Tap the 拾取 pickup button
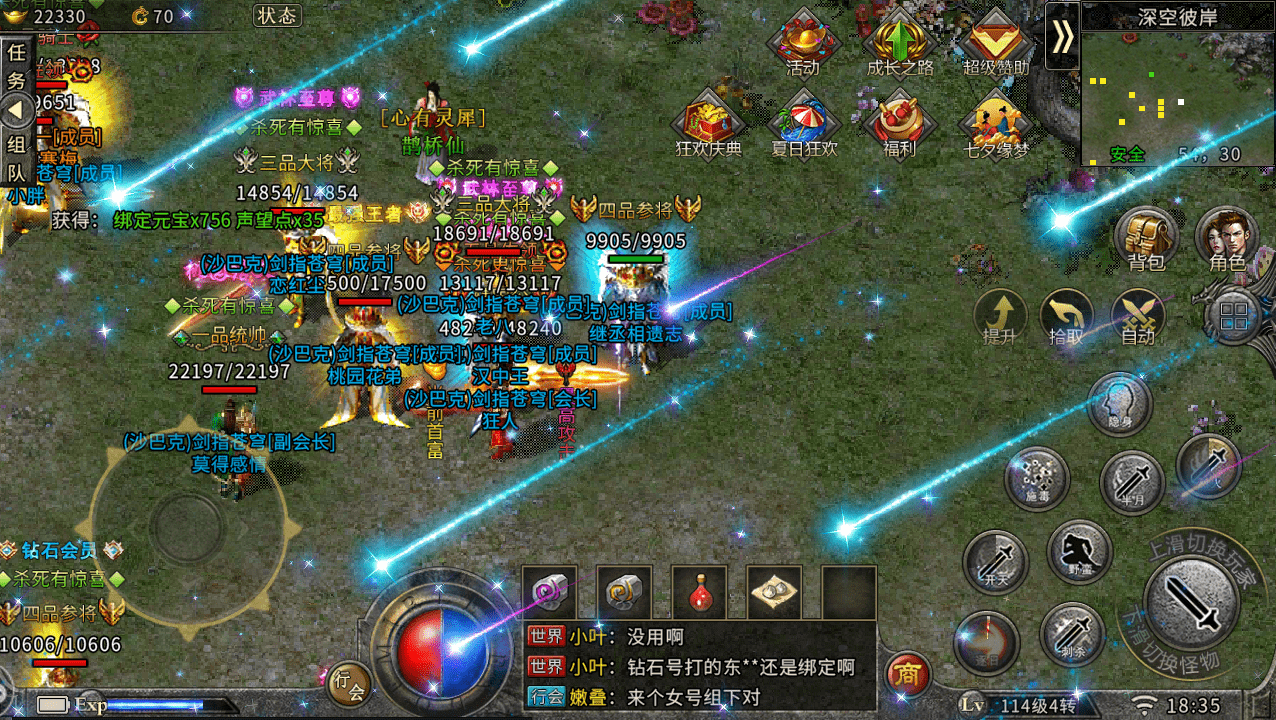1276x720 pixels. (x=1067, y=318)
